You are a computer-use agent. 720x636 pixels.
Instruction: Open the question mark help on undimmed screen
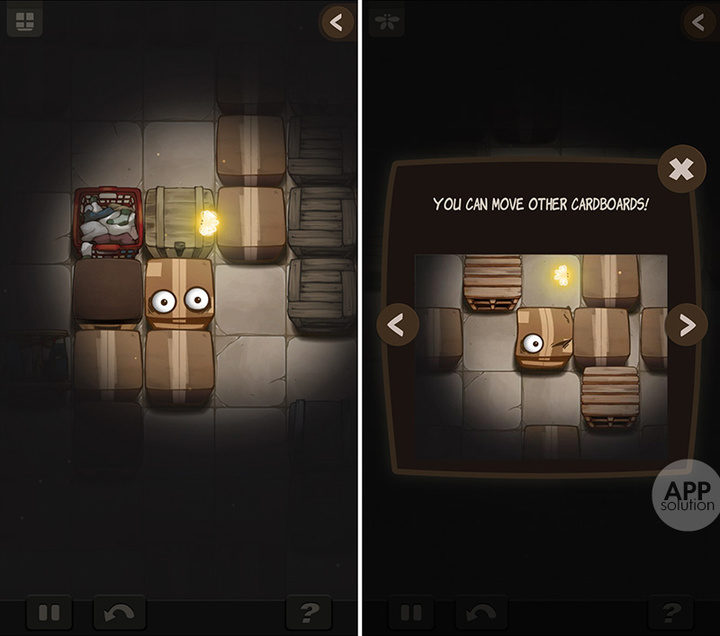click(x=309, y=611)
